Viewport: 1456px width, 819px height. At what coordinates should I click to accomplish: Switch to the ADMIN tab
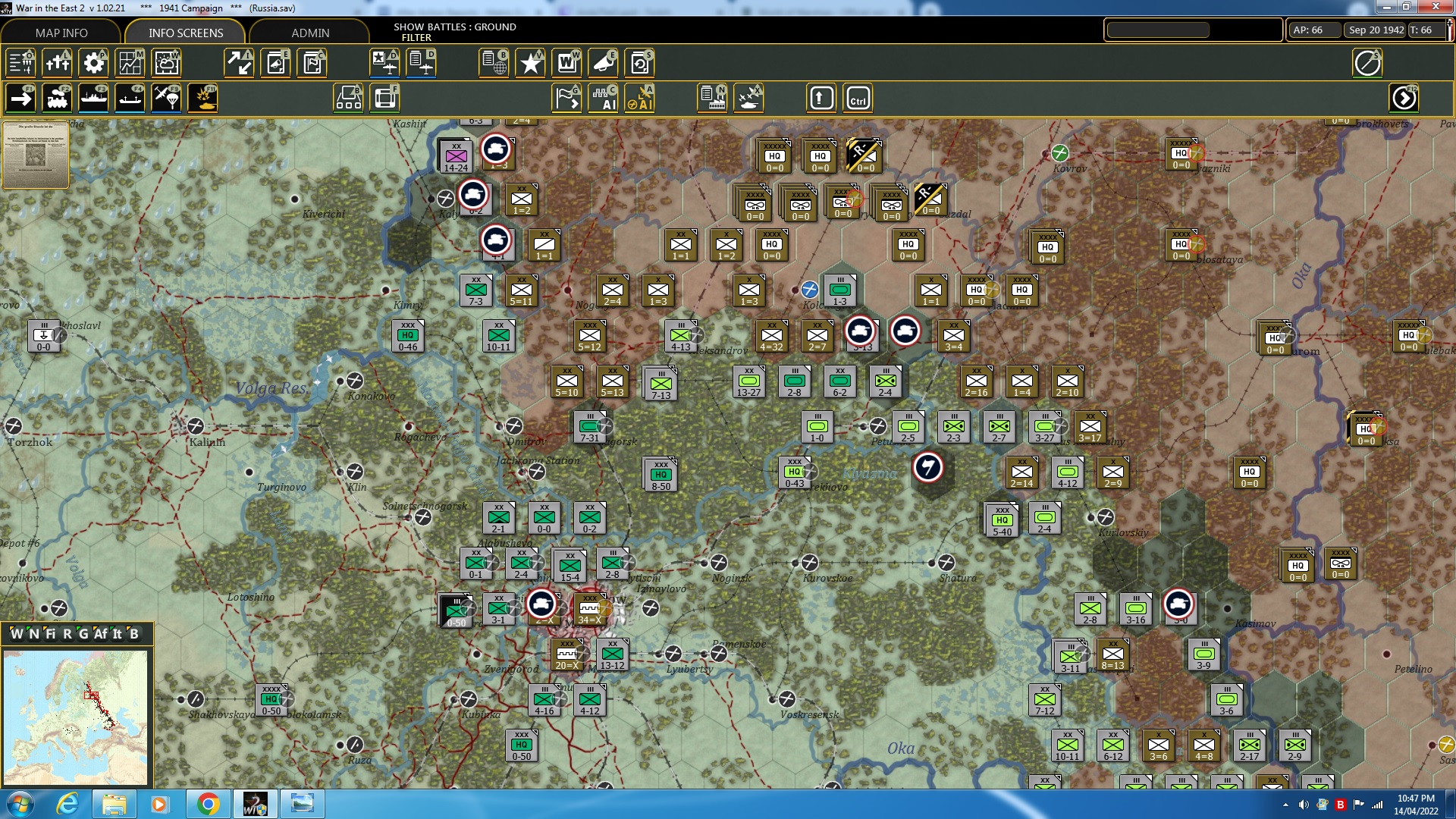pos(311,33)
